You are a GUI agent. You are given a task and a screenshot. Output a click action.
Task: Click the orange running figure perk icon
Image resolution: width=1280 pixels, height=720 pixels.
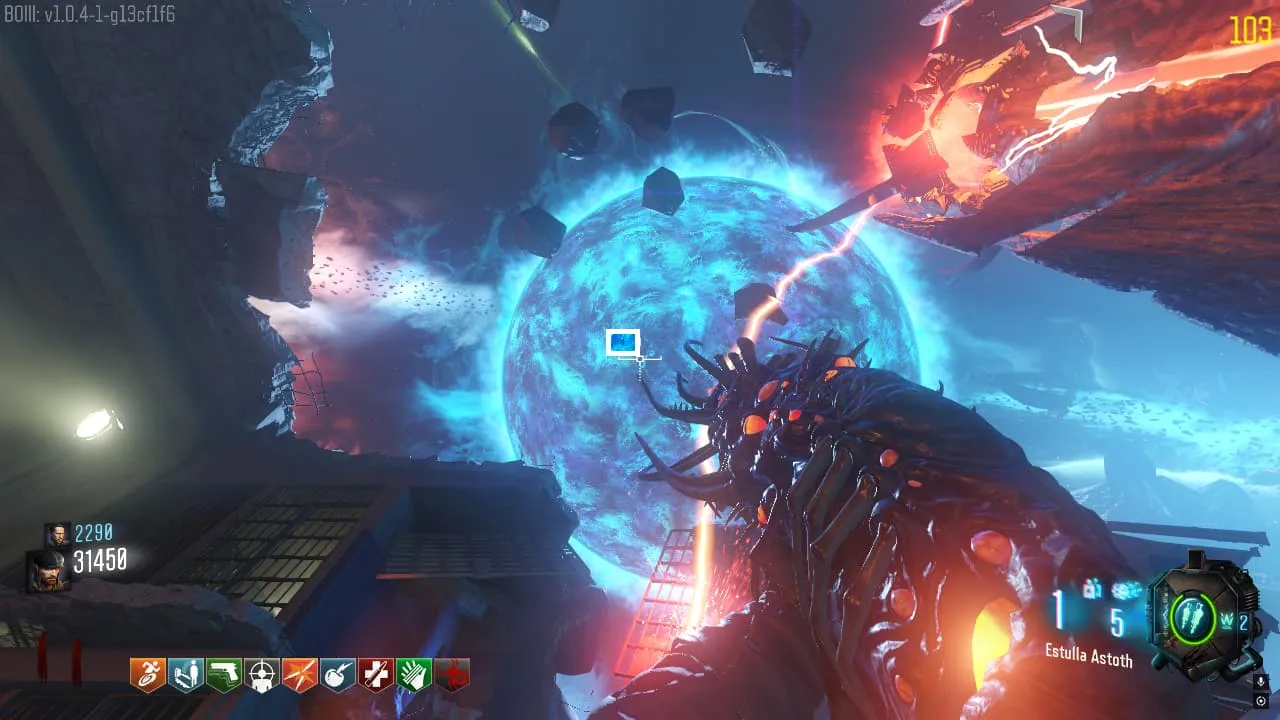coord(147,675)
